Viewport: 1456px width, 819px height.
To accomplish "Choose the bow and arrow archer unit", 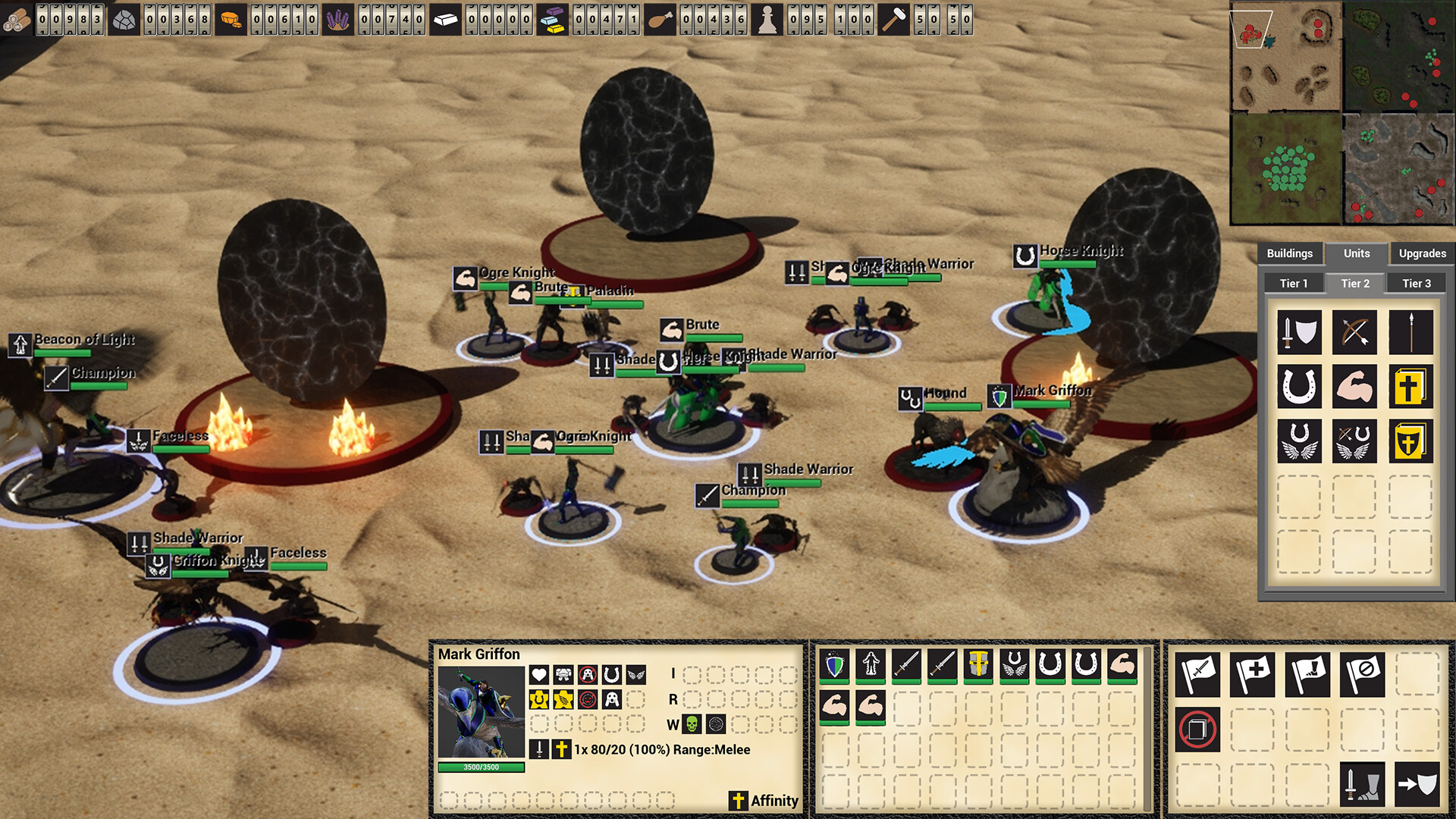I will click(1354, 332).
